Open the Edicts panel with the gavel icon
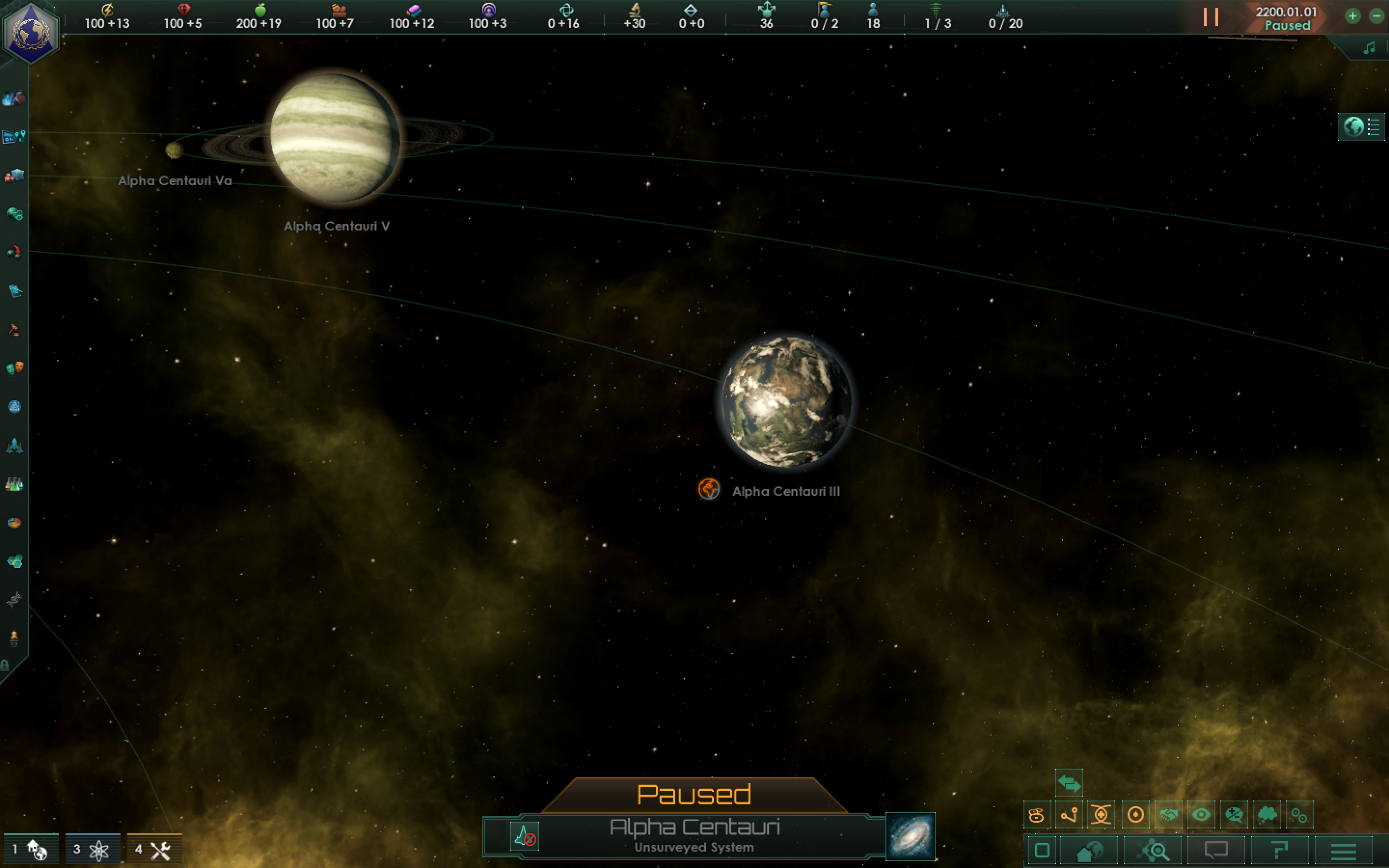1389x868 pixels. pos(14,328)
